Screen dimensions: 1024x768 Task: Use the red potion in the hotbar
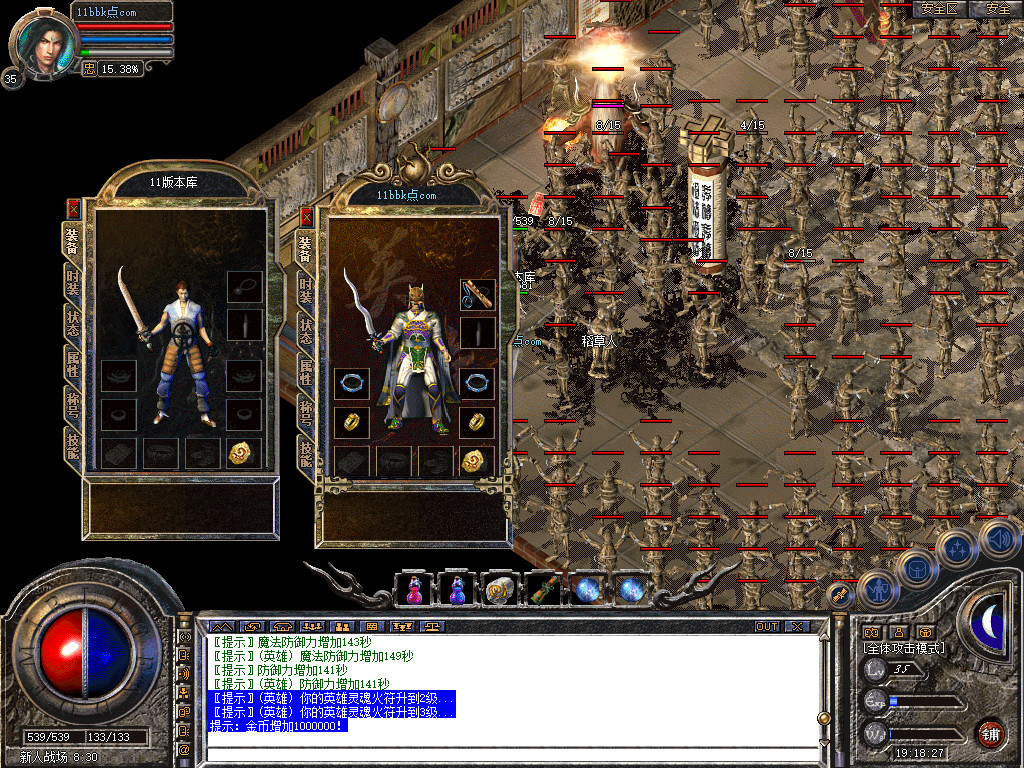pyautogui.click(x=413, y=590)
